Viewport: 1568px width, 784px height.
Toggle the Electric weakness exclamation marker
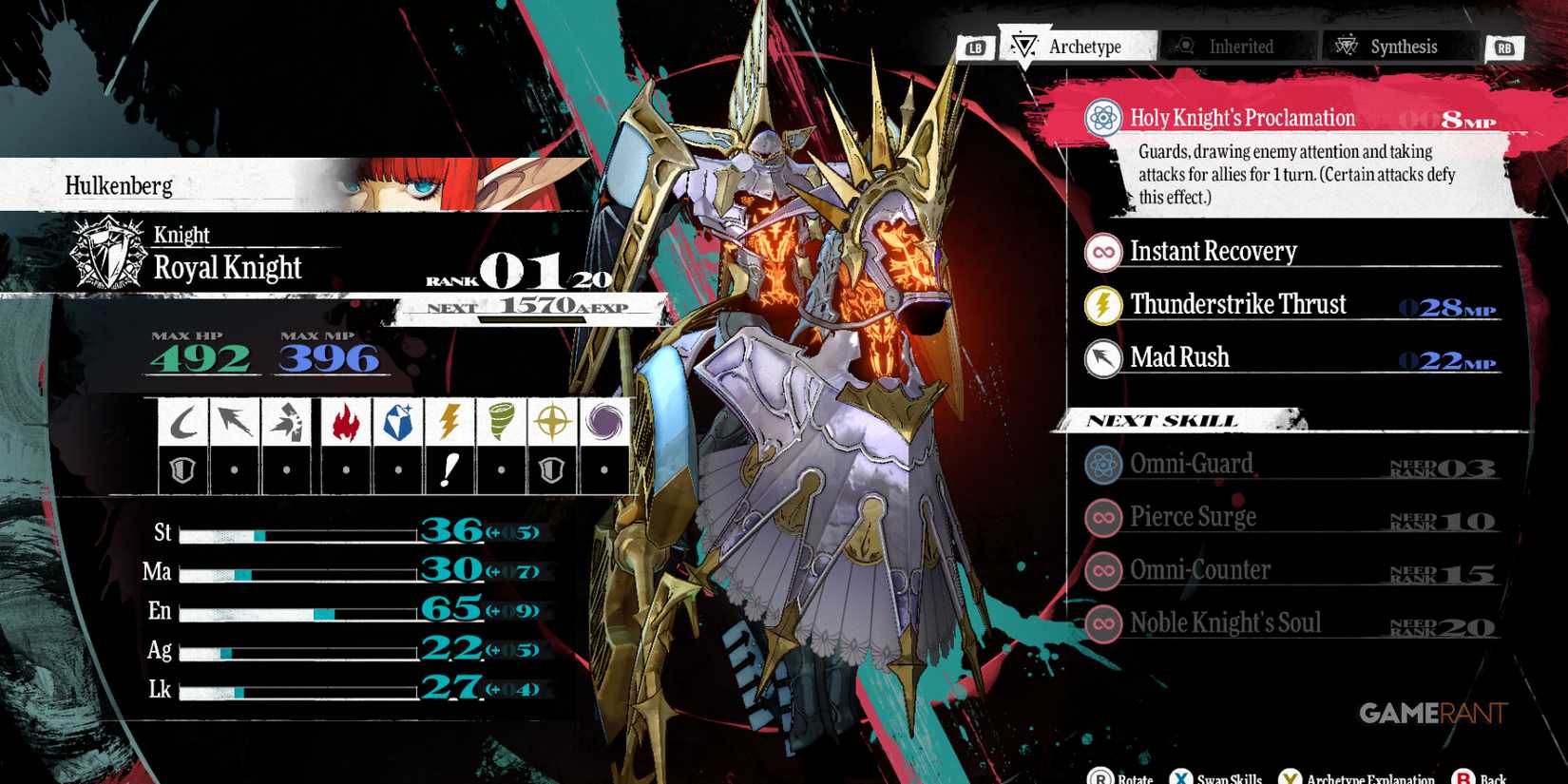coord(449,468)
